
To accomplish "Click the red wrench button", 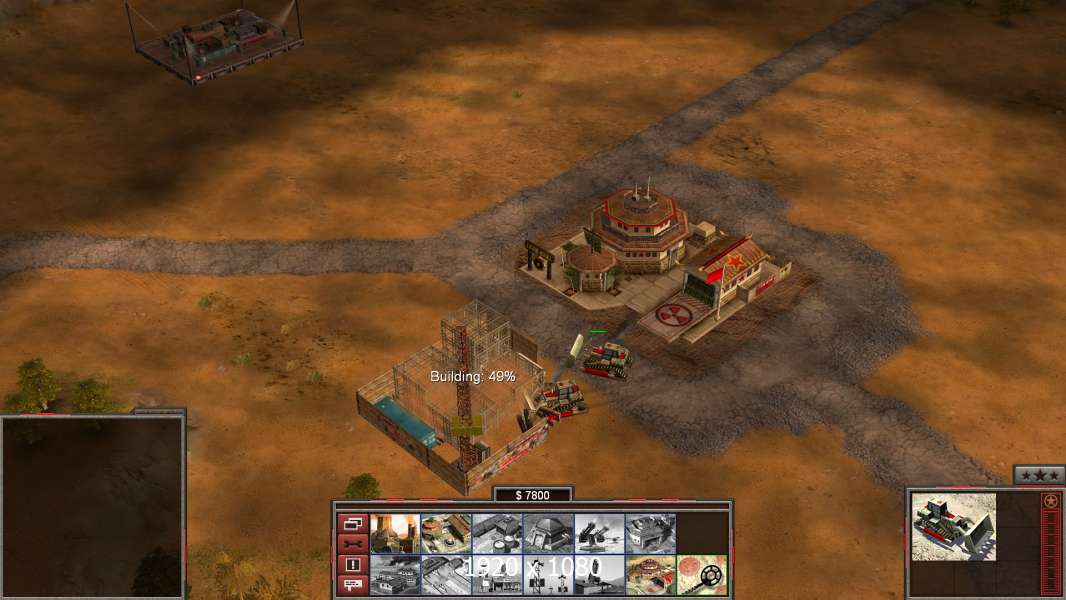I will pos(352,544).
